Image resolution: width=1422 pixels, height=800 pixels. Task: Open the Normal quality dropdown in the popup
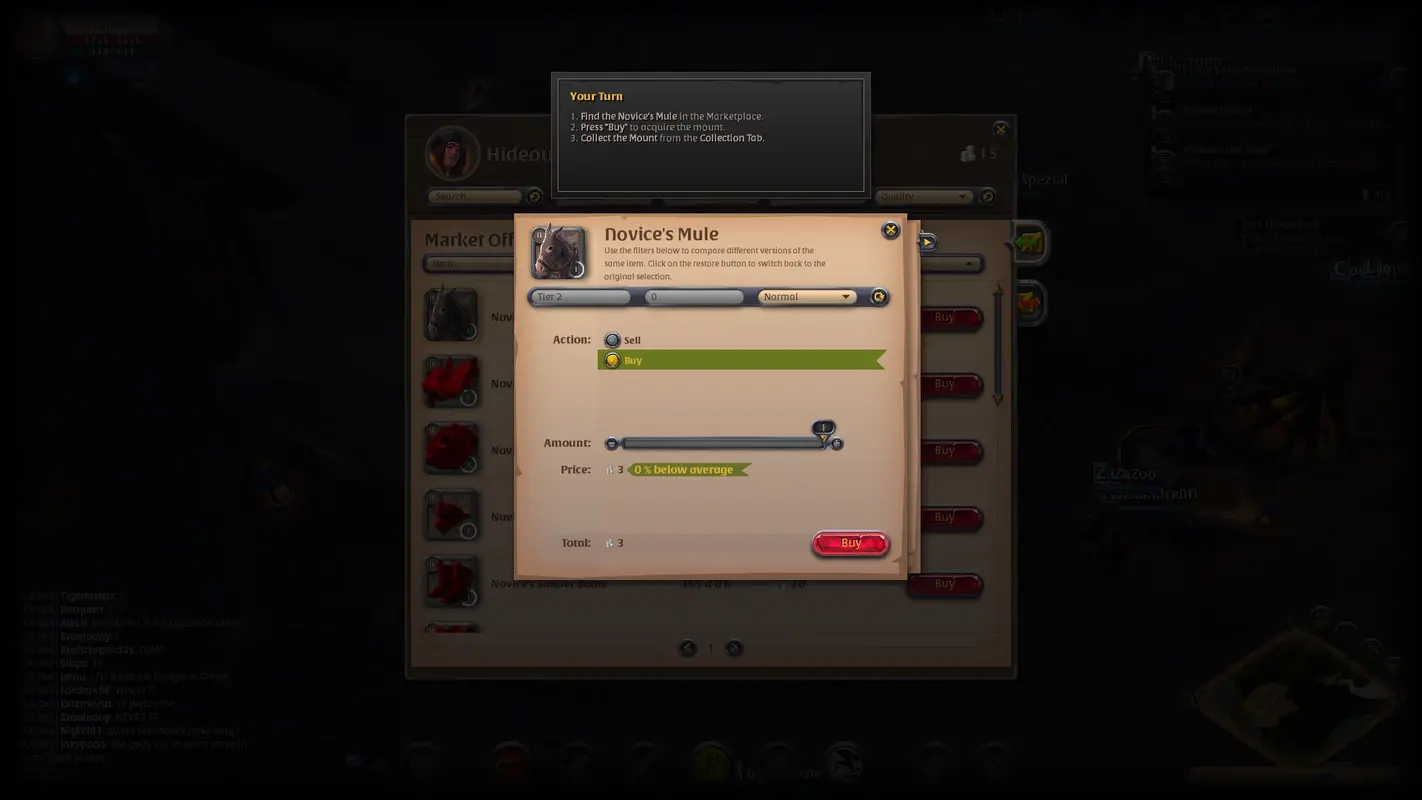point(806,296)
